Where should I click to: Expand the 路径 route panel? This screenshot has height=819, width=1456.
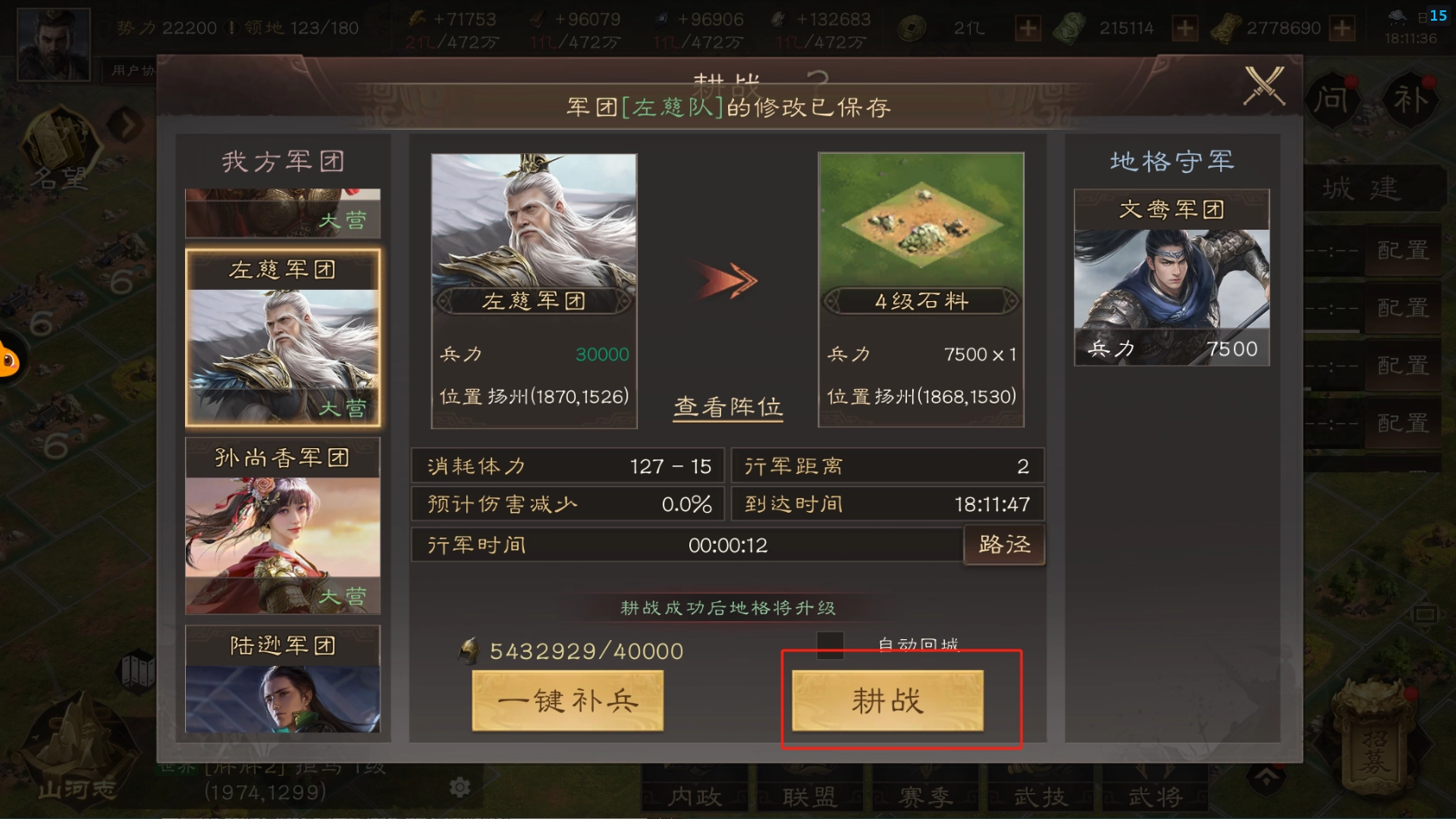1003,545
